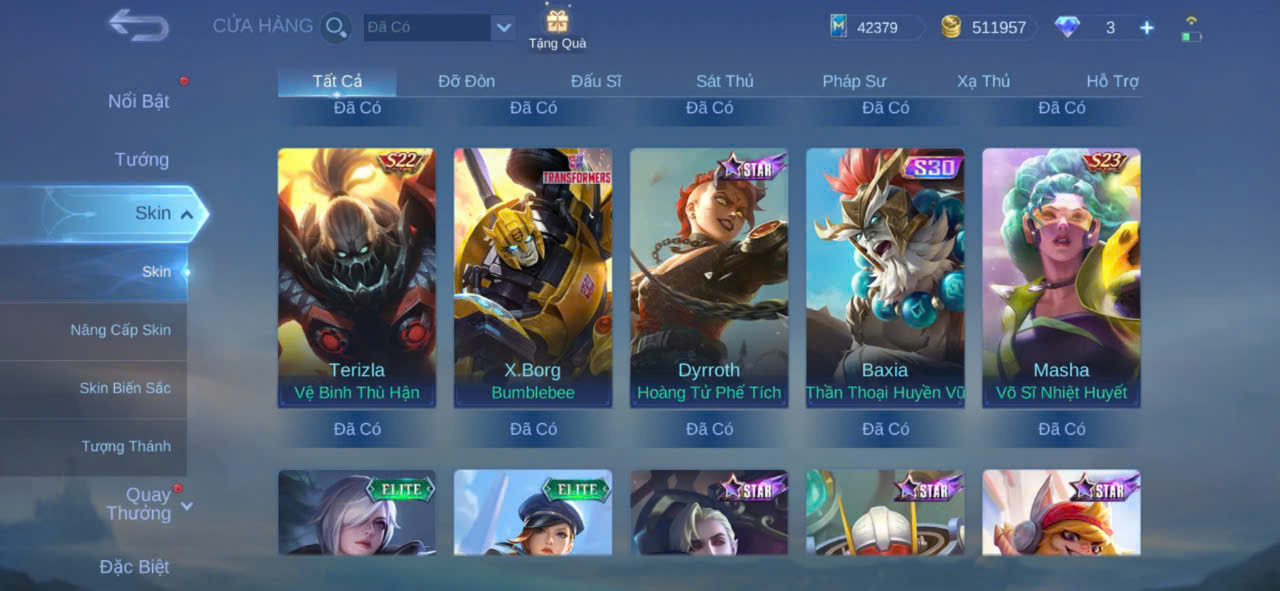Select the X.Borg Bumblebee skin card
This screenshot has width=1280, height=591.
(x=533, y=277)
